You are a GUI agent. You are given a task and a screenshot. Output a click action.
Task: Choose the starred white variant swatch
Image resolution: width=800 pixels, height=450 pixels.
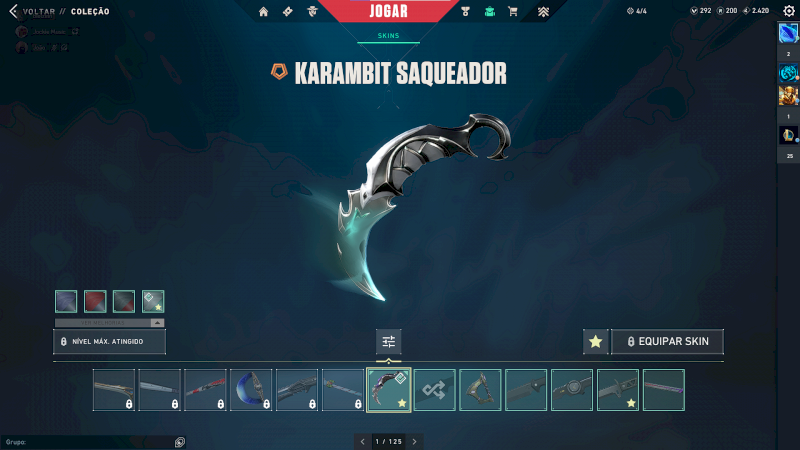(x=153, y=301)
